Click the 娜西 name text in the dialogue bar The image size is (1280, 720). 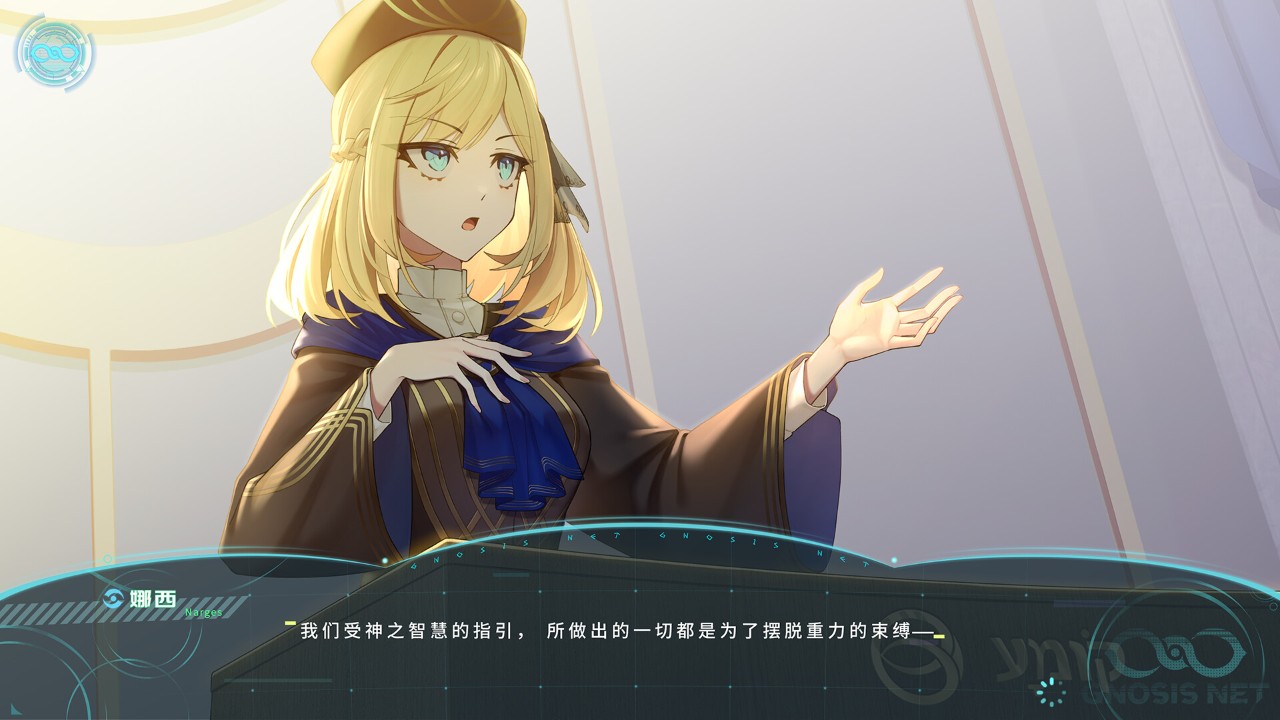pyautogui.click(x=152, y=598)
